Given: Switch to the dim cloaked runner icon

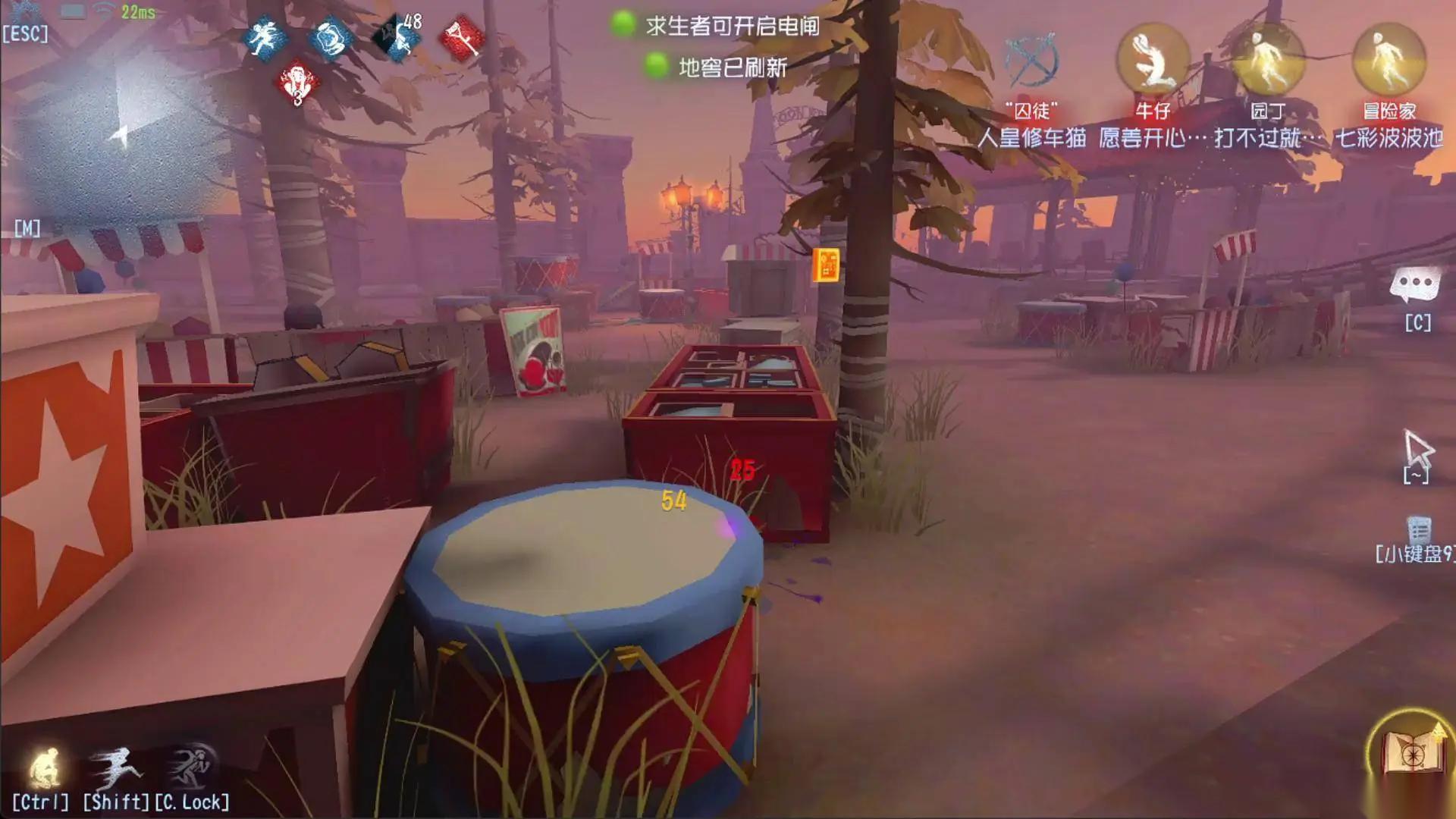Looking at the screenshot, I should pos(190,766).
